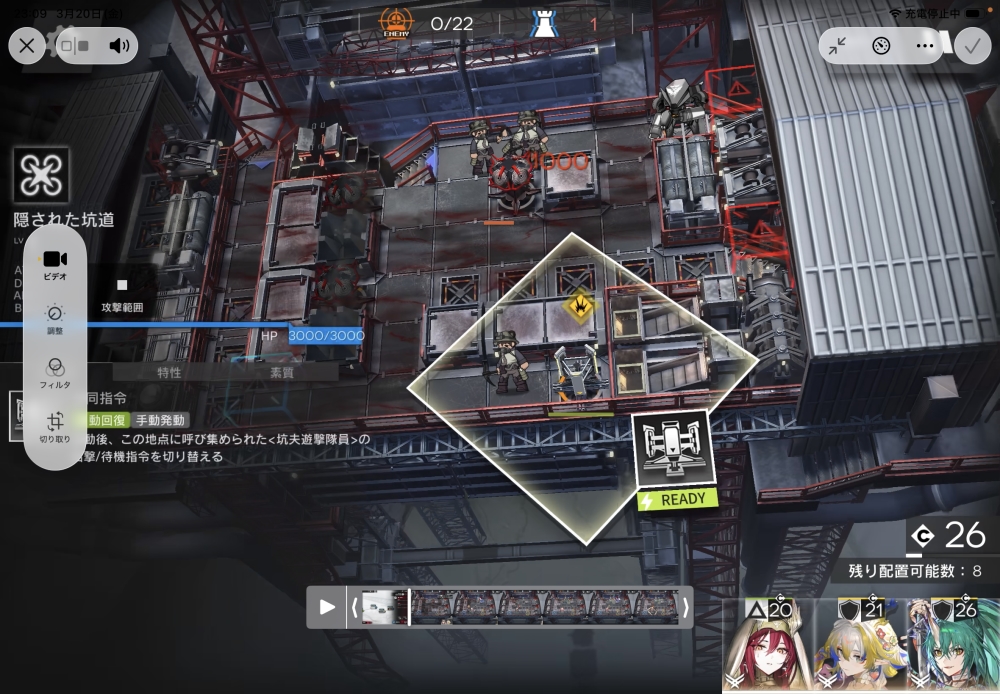1000x694 pixels.
Task: Toggle the video sound speaker icon
Action: (x=120, y=45)
